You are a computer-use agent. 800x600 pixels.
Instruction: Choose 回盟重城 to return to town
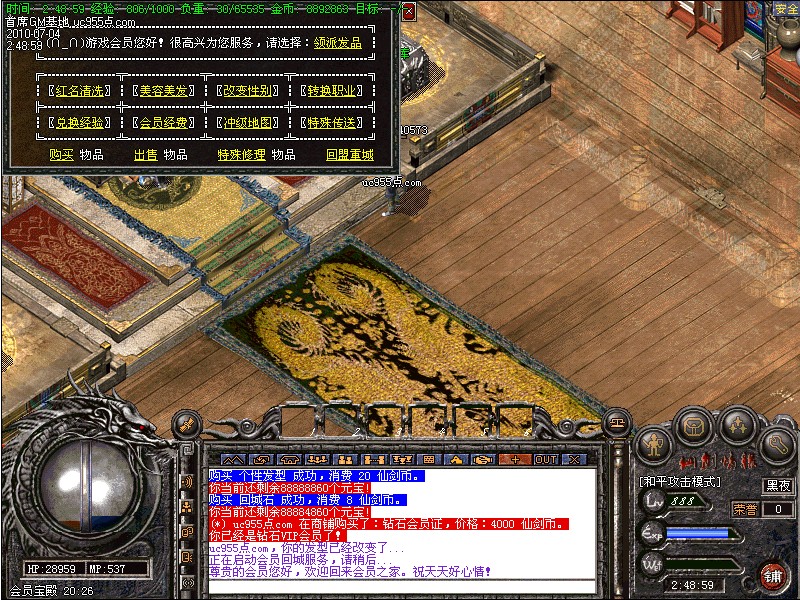[349, 155]
